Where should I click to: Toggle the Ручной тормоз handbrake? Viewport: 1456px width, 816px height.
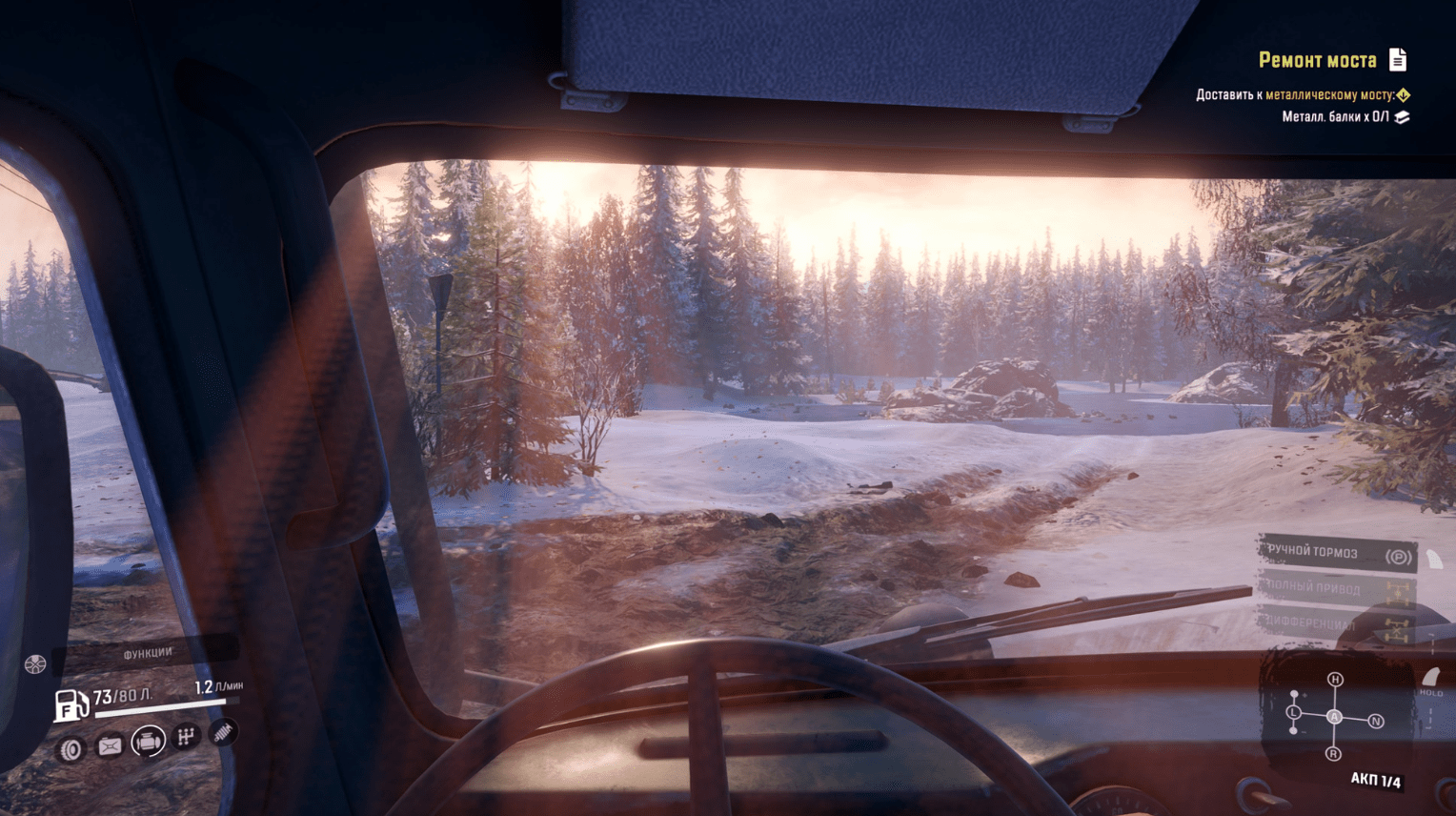[x=1336, y=554]
